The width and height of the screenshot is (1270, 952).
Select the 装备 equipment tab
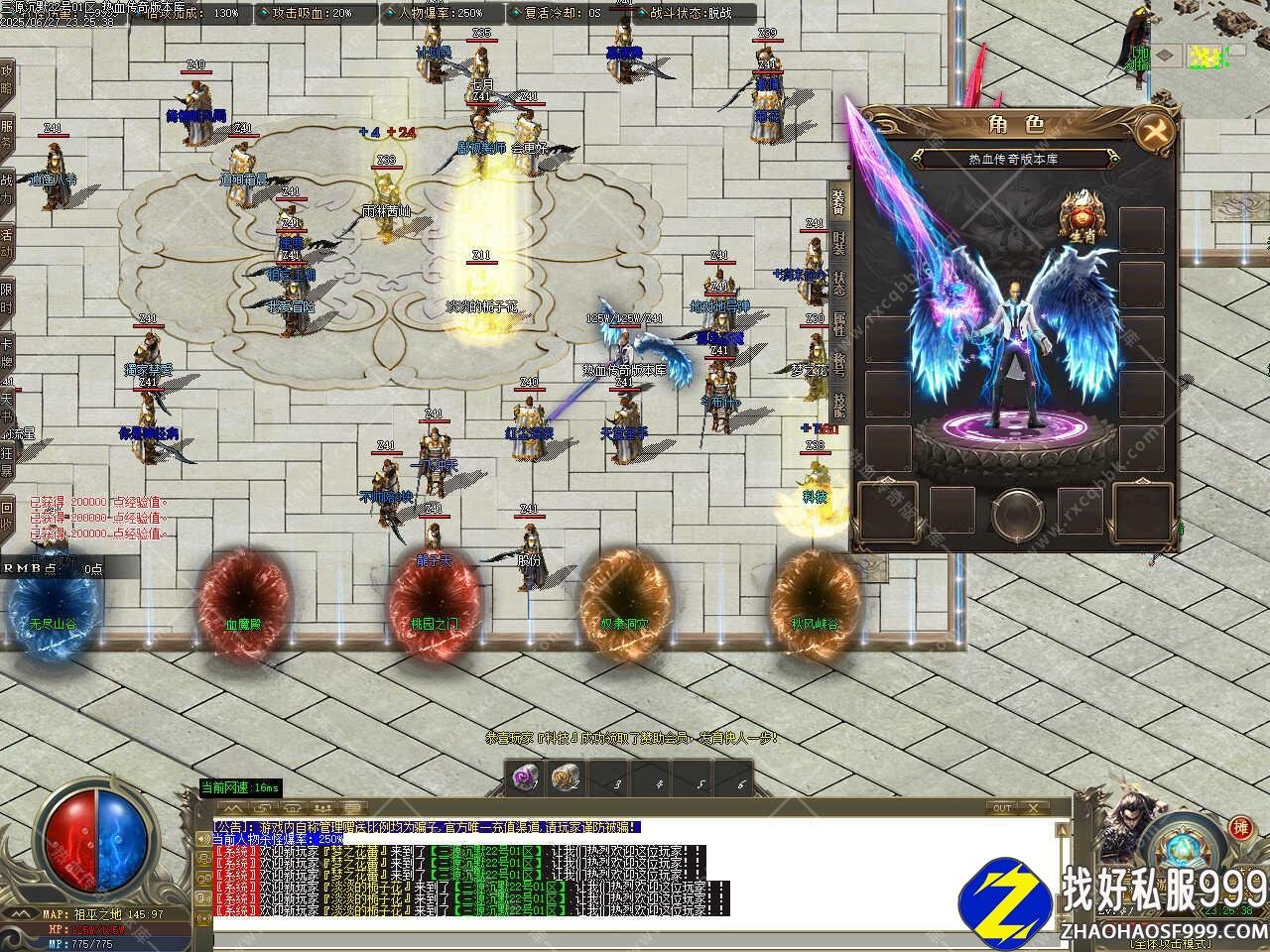[839, 203]
